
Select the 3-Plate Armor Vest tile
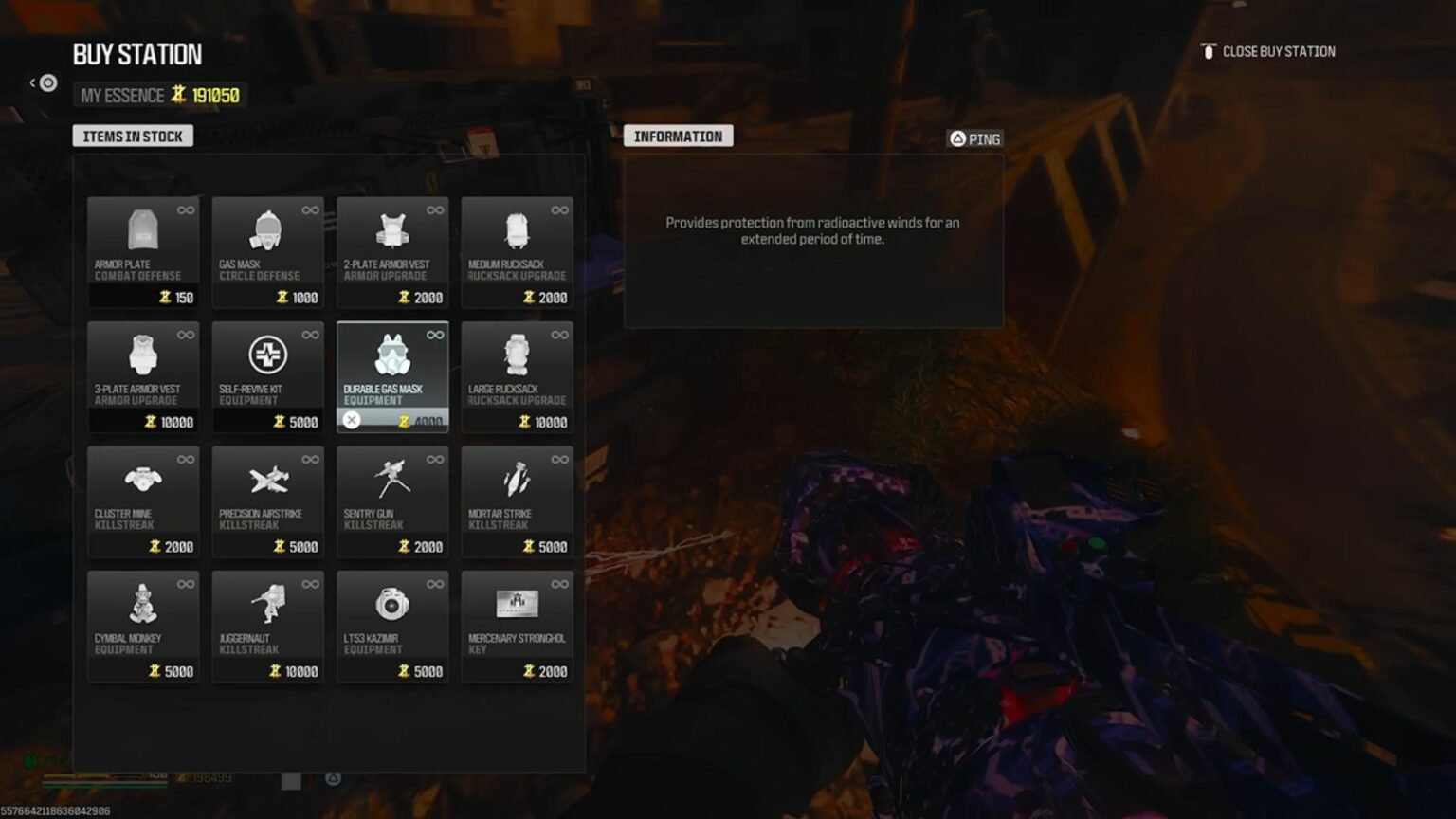(142, 375)
